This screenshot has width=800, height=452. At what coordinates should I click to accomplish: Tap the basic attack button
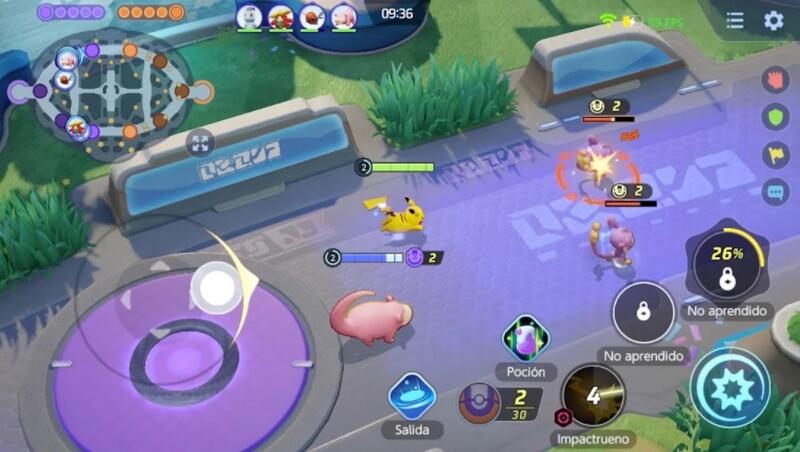(x=731, y=388)
